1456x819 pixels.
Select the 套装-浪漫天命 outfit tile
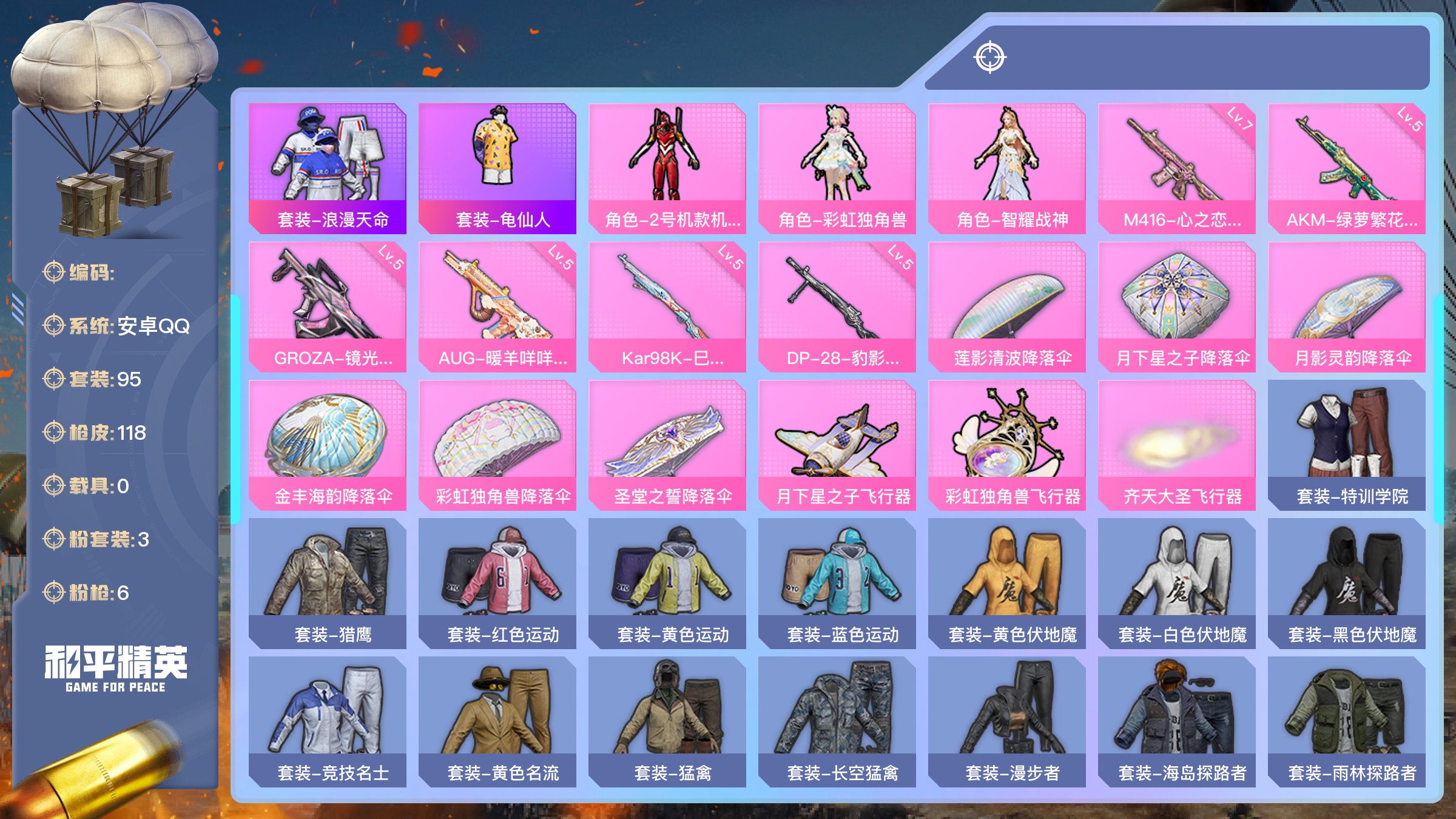(x=328, y=168)
